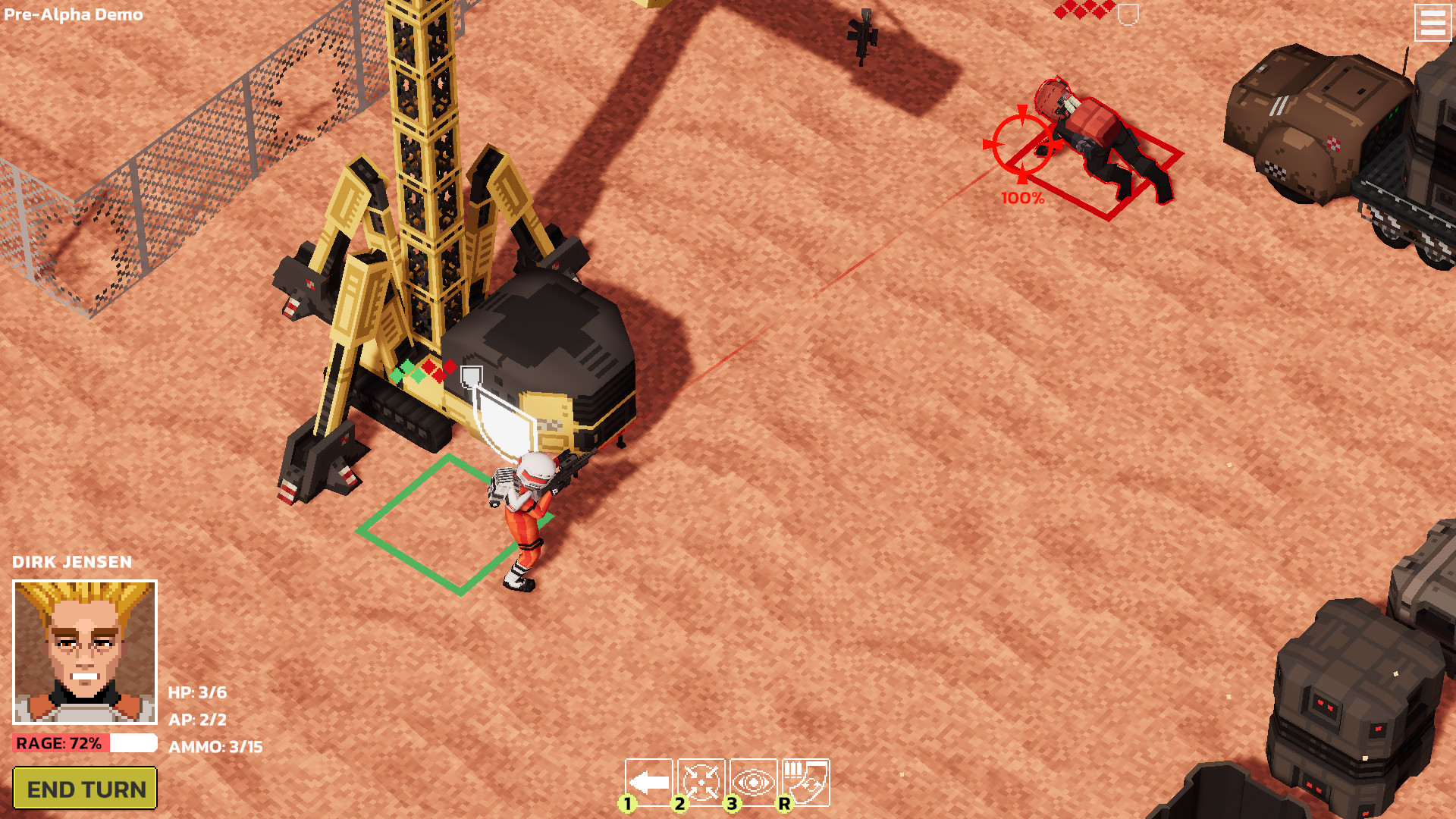Select the AMMO: 3/15 stat line
Image resolution: width=1456 pixels, height=819 pixels.
click(x=215, y=746)
